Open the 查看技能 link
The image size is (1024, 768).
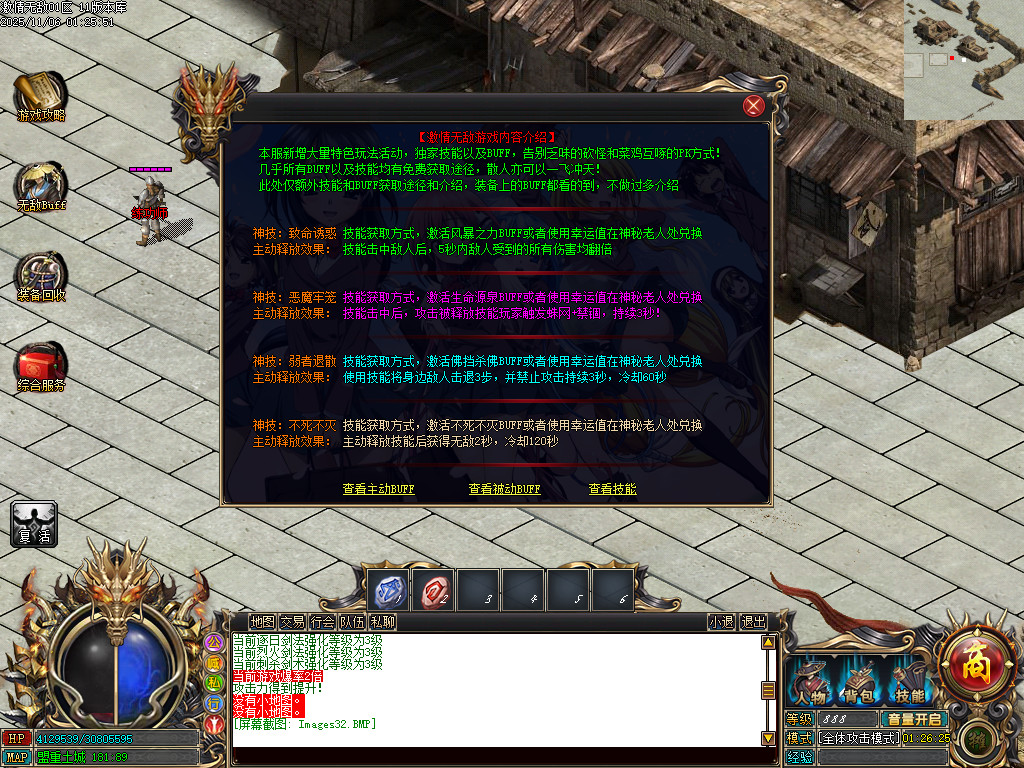pyautogui.click(x=612, y=489)
